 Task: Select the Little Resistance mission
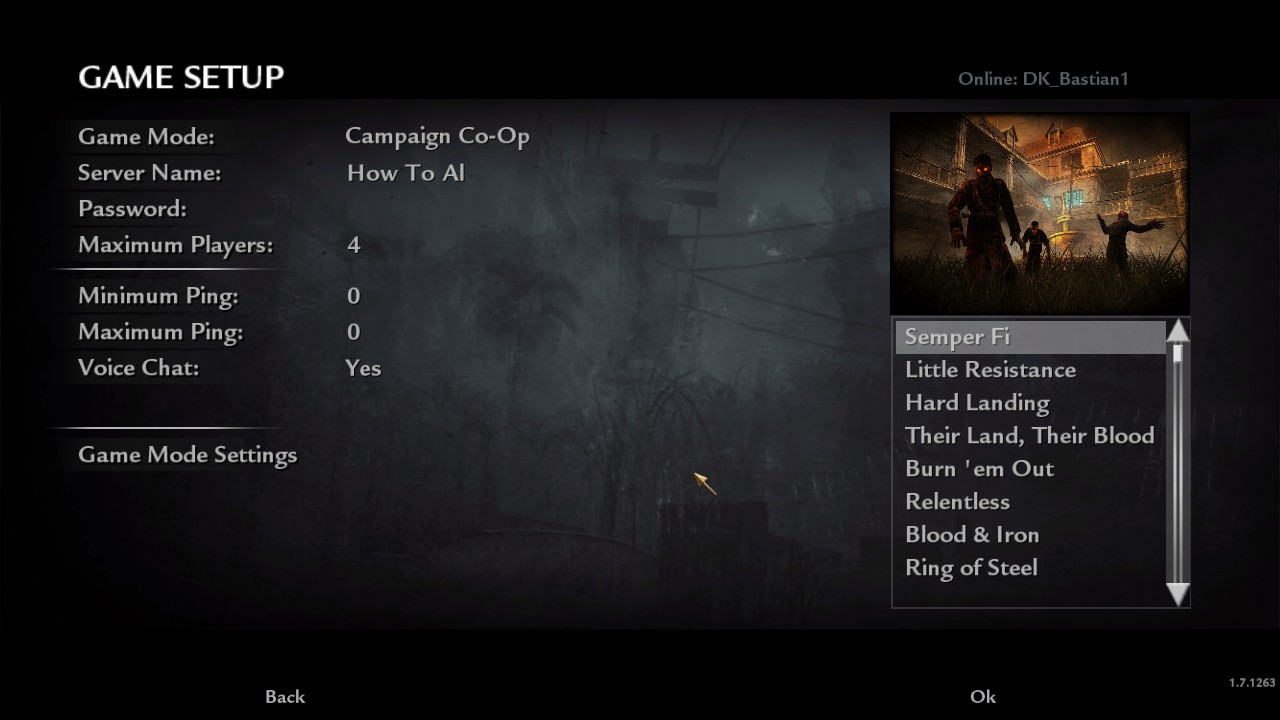pos(990,370)
